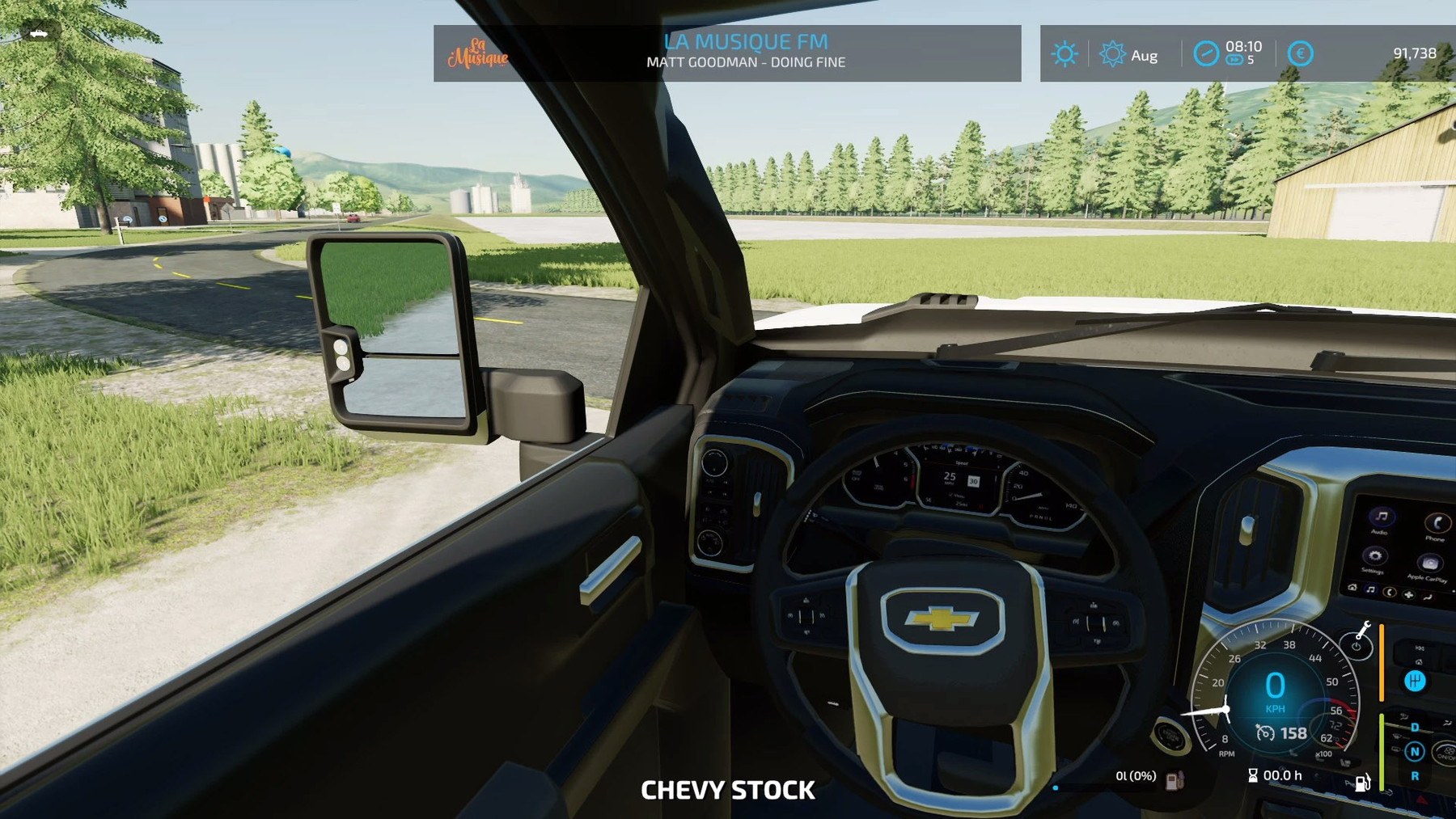Shift into Reverse gear R
Viewport: 1456px width, 819px height.
tap(1415, 776)
